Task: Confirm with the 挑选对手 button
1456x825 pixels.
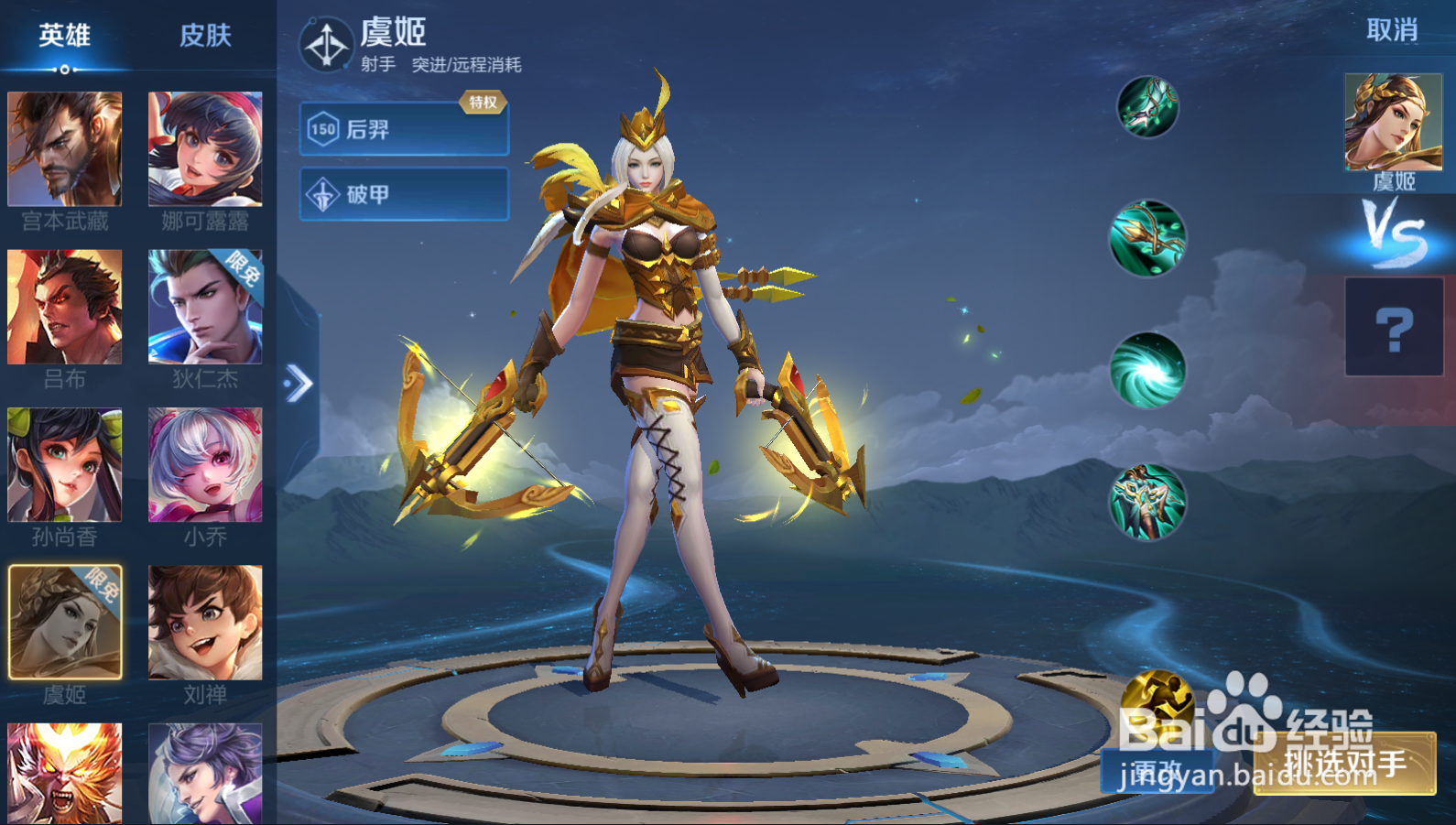Action: [x=1344, y=764]
